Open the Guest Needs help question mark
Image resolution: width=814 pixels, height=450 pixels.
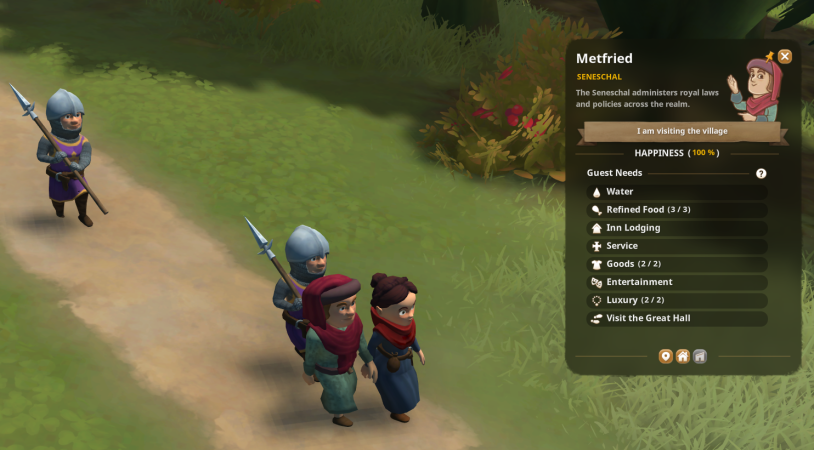[761, 174]
